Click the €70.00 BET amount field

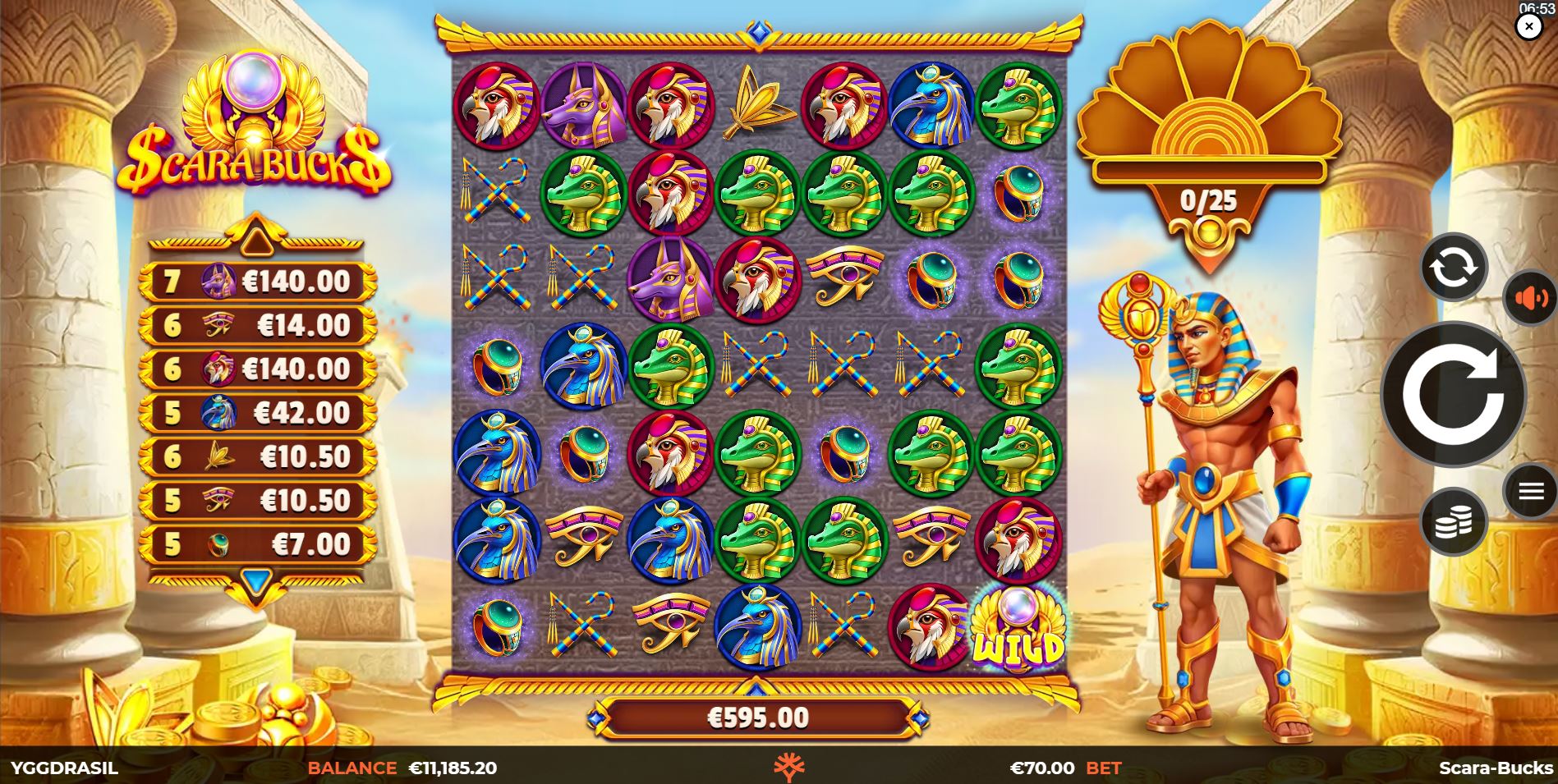pos(1065,769)
